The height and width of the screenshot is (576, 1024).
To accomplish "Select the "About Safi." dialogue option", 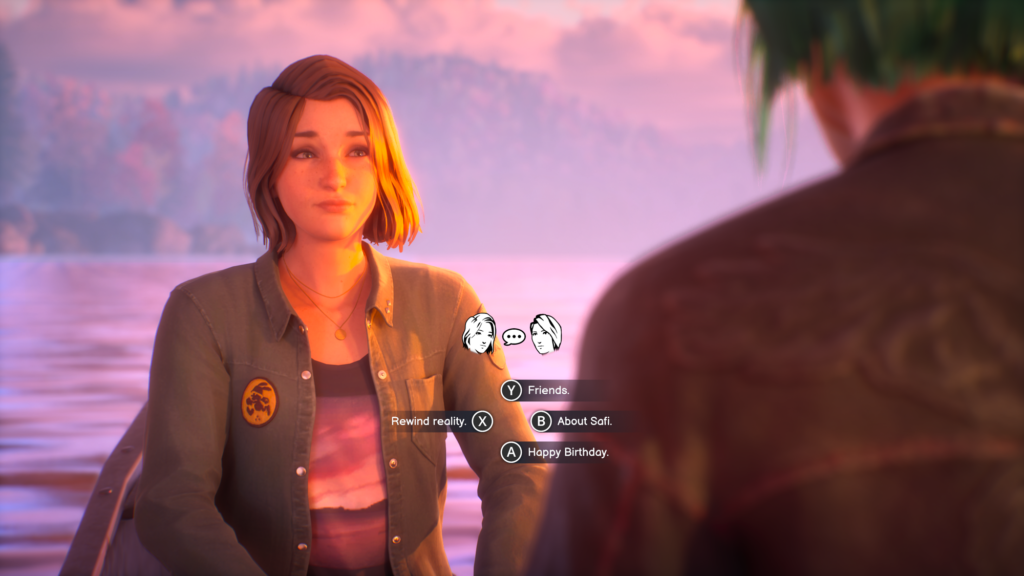I will coord(583,421).
